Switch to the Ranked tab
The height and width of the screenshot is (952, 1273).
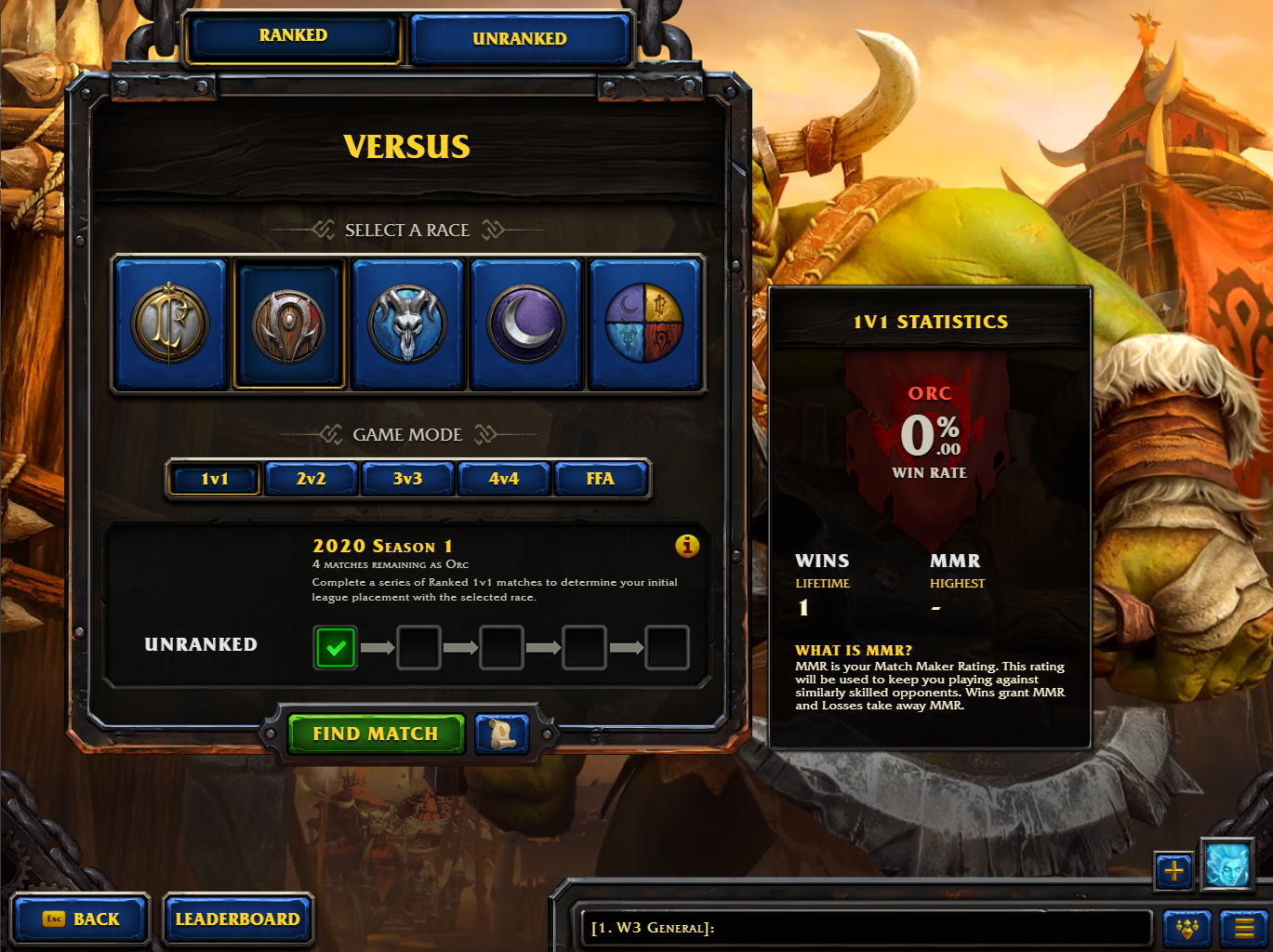pyautogui.click(x=293, y=37)
